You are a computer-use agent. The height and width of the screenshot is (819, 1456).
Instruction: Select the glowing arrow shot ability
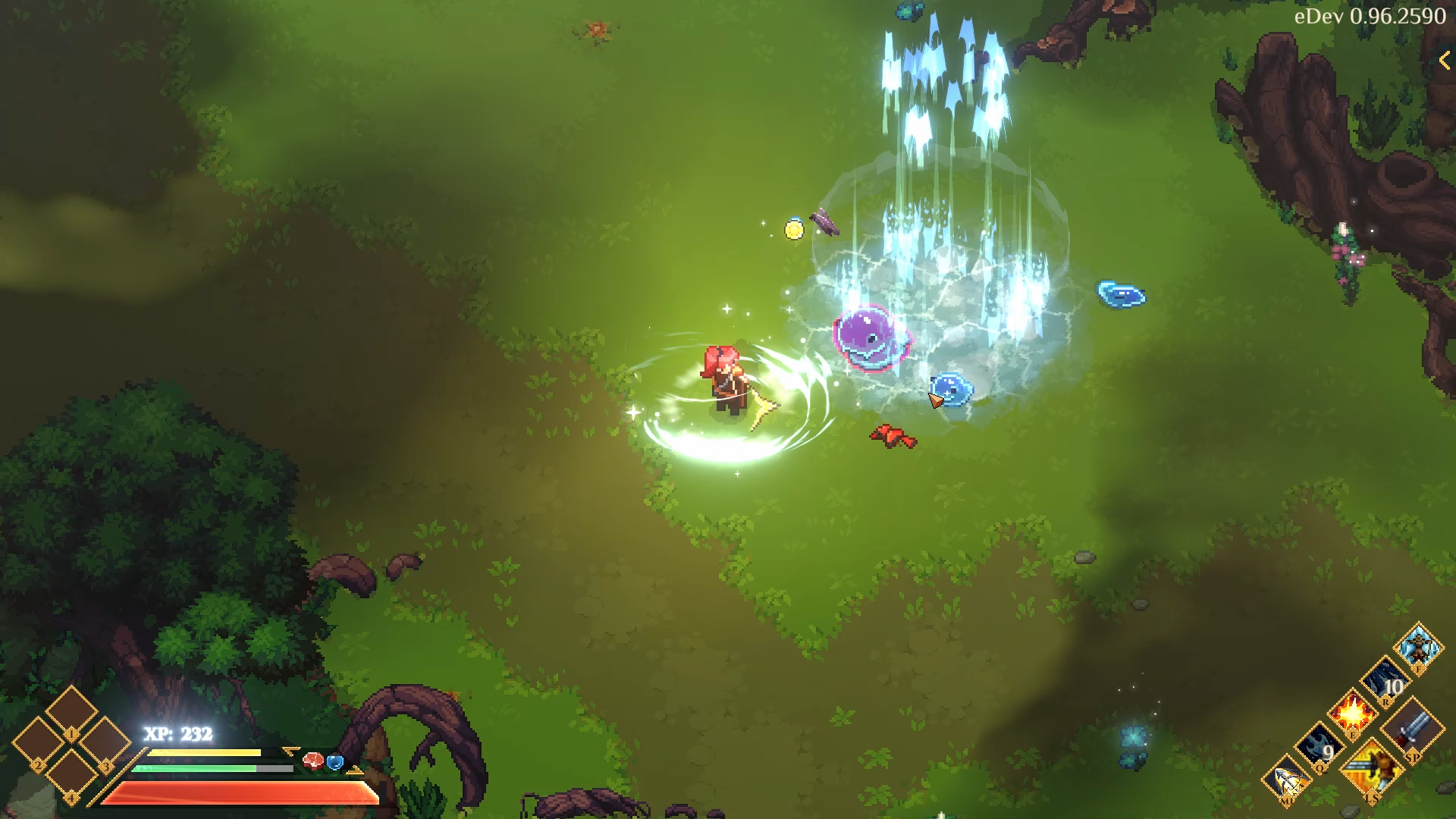coord(1288,780)
